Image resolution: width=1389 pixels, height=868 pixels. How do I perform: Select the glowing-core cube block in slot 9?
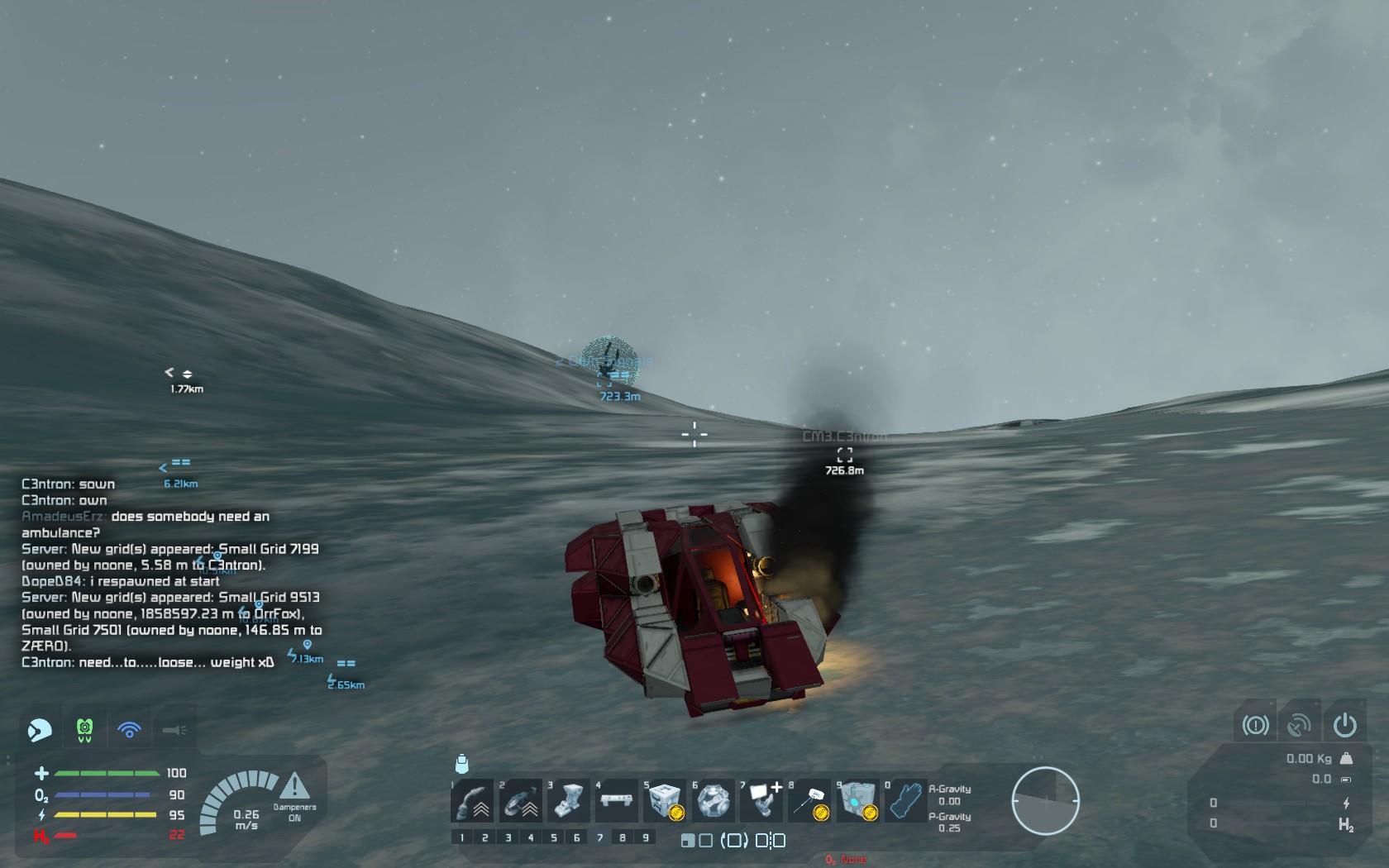(857, 800)
